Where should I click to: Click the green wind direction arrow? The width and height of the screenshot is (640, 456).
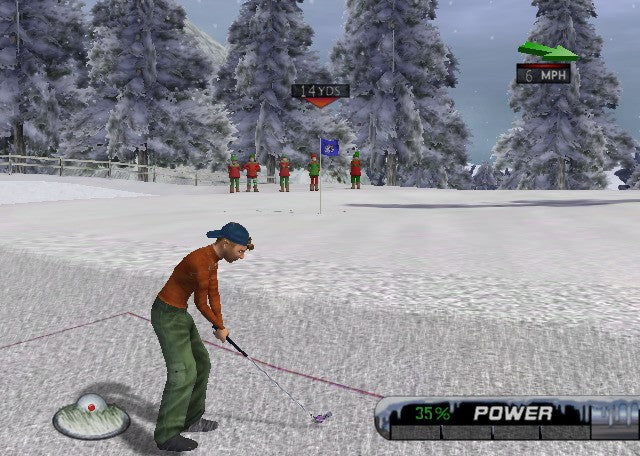click(x=547, y=51)
